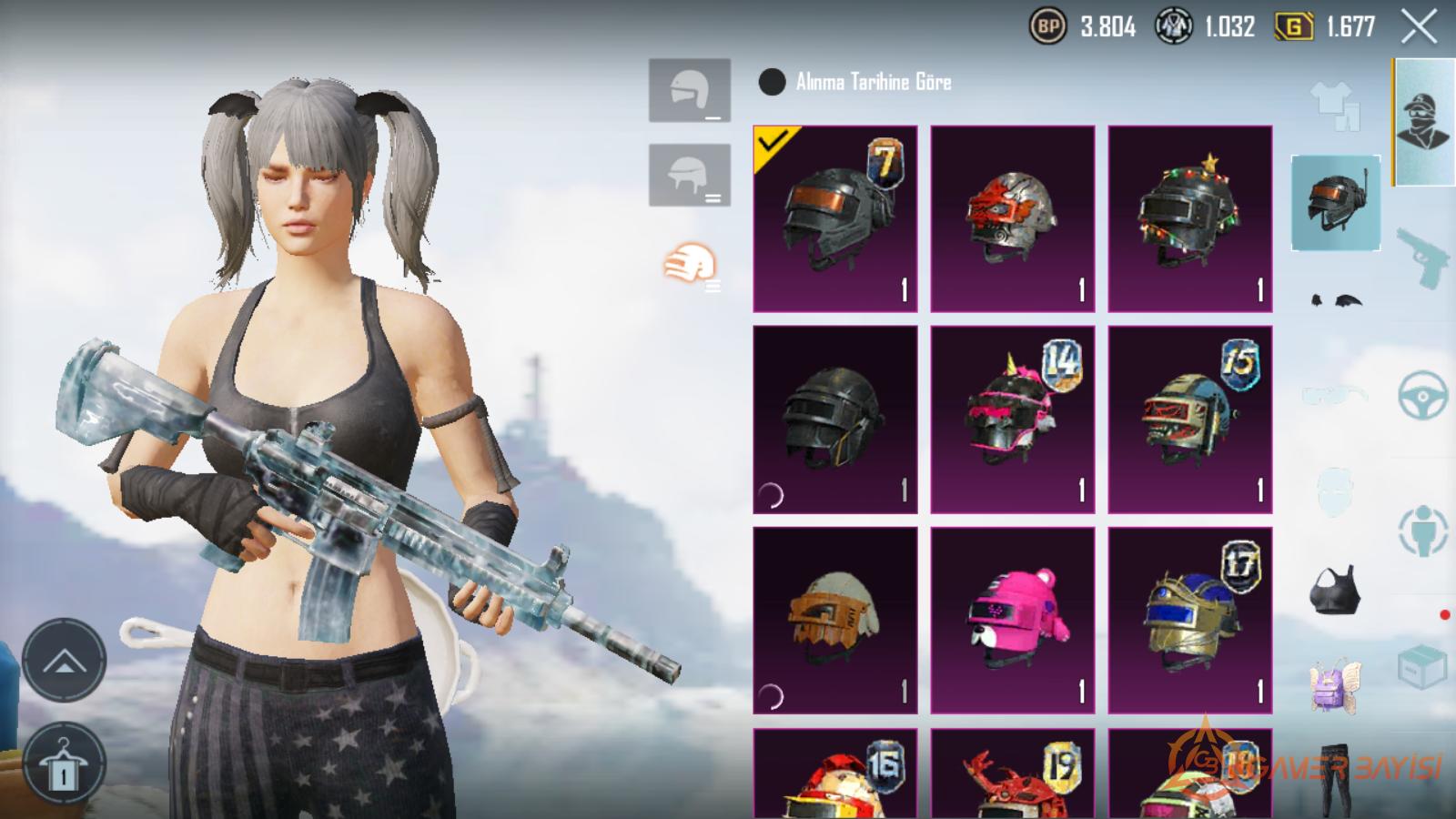The height and width of the screenshot is (819, 1456).
Task: Select the bat ears headwear slot
Action: [1335, 300]
